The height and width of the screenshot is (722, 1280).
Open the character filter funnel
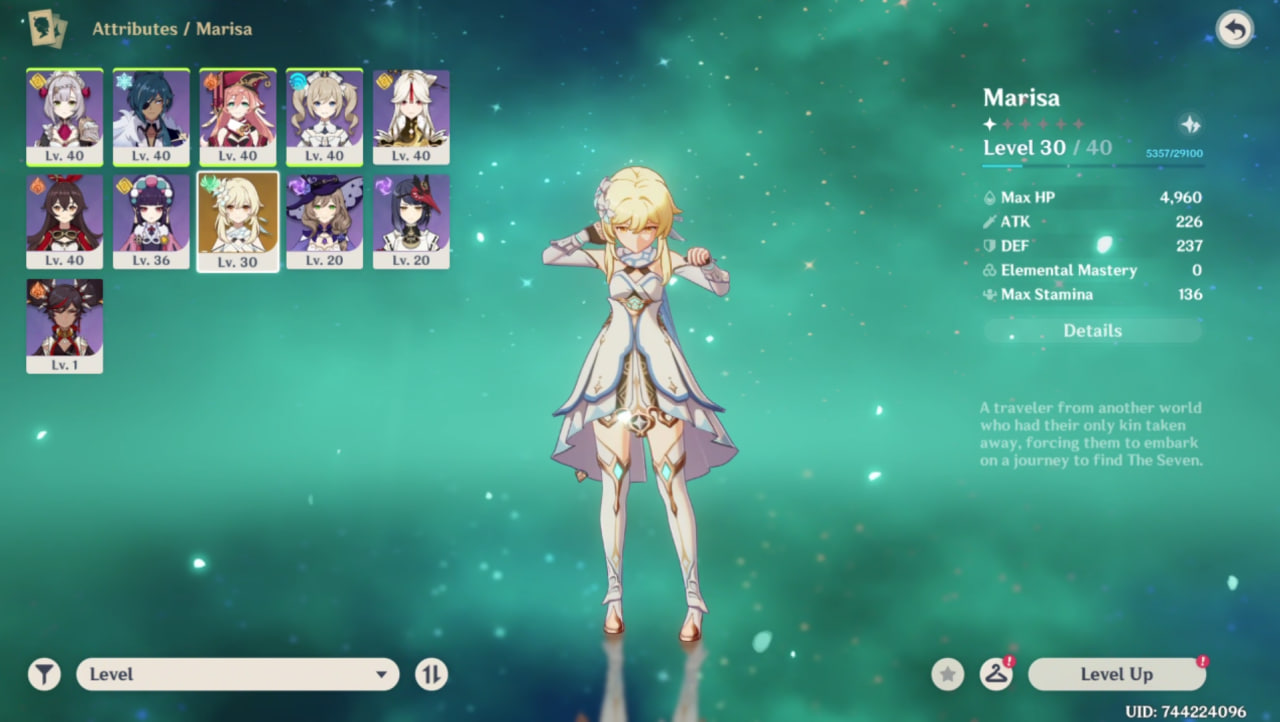pos(44,674)
